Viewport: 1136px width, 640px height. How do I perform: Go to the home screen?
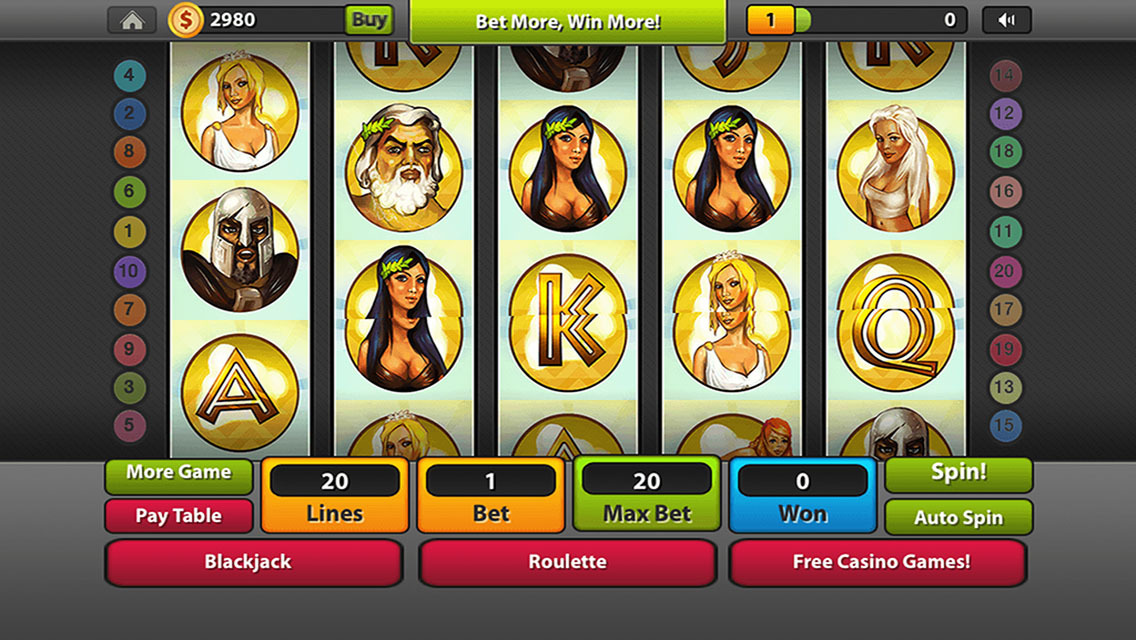[x=131, y=20]
